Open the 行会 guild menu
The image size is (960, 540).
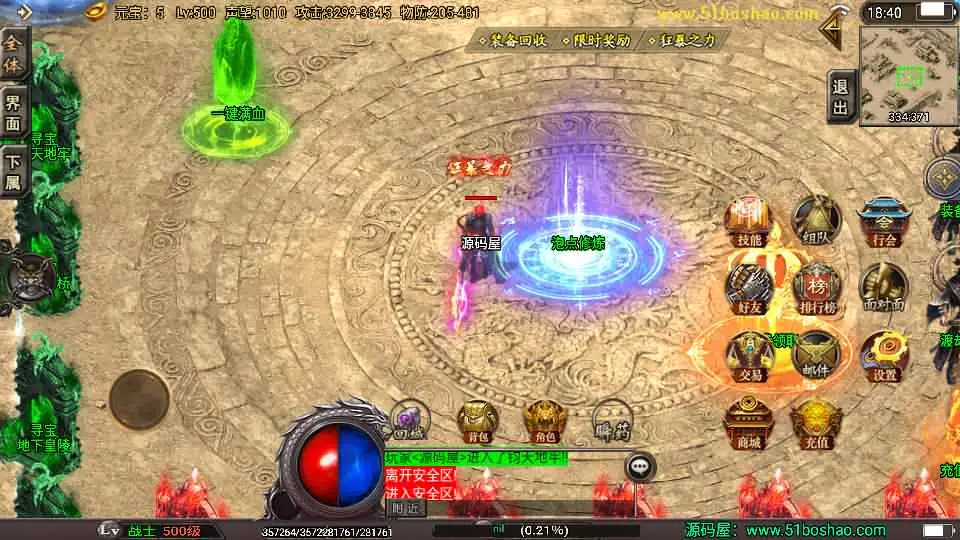coord(884,222)
